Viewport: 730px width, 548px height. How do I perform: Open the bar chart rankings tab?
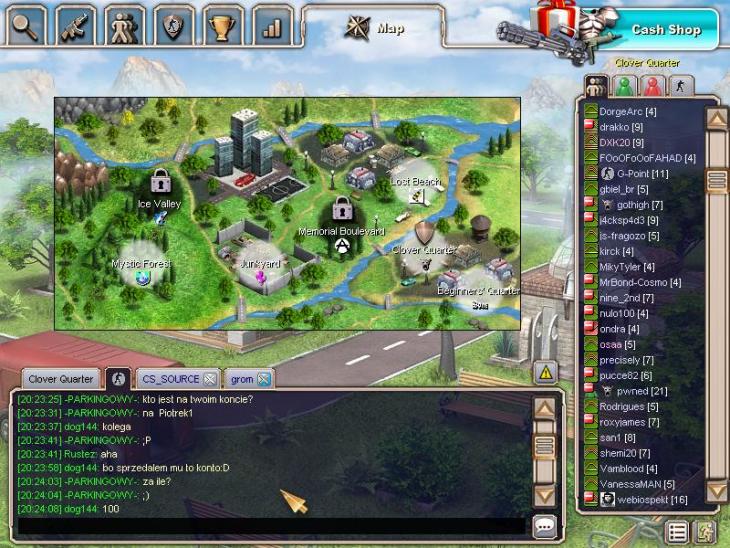(272, 25)
